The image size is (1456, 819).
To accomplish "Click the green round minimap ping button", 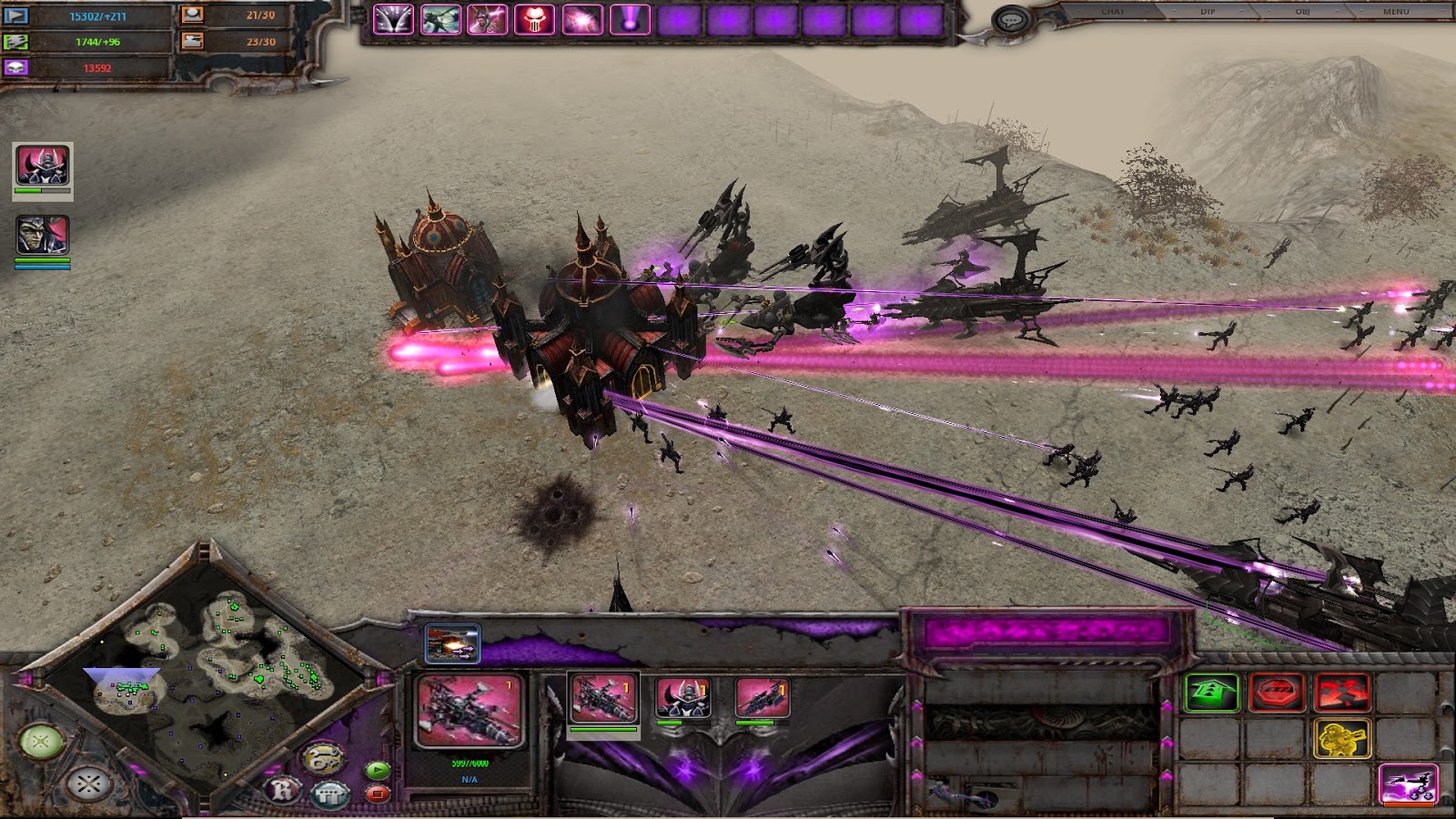I will tap(40, 743).
